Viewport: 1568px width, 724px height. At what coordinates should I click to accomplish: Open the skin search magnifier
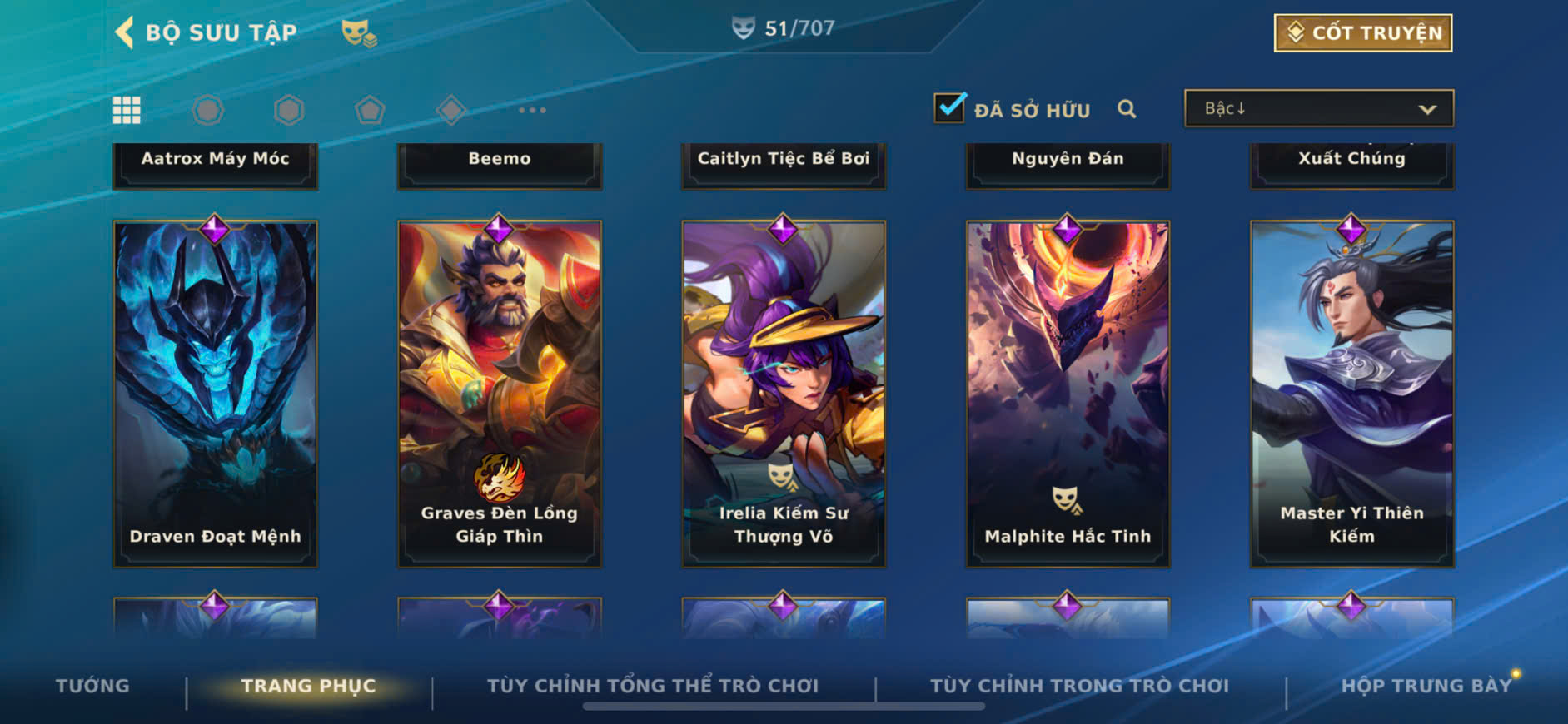(1127, 109)
